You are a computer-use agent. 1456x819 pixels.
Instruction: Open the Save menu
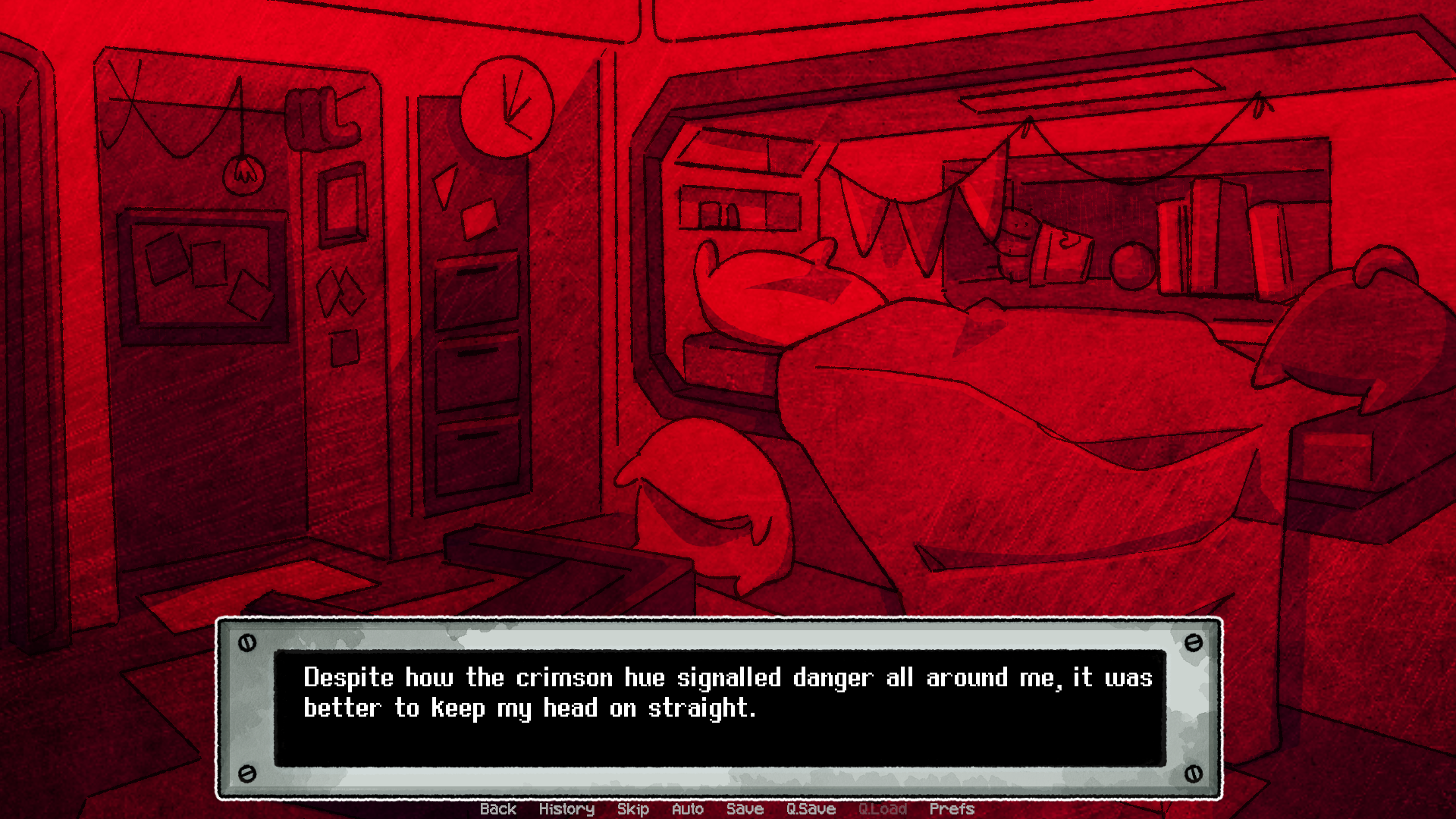pos(745,809)
